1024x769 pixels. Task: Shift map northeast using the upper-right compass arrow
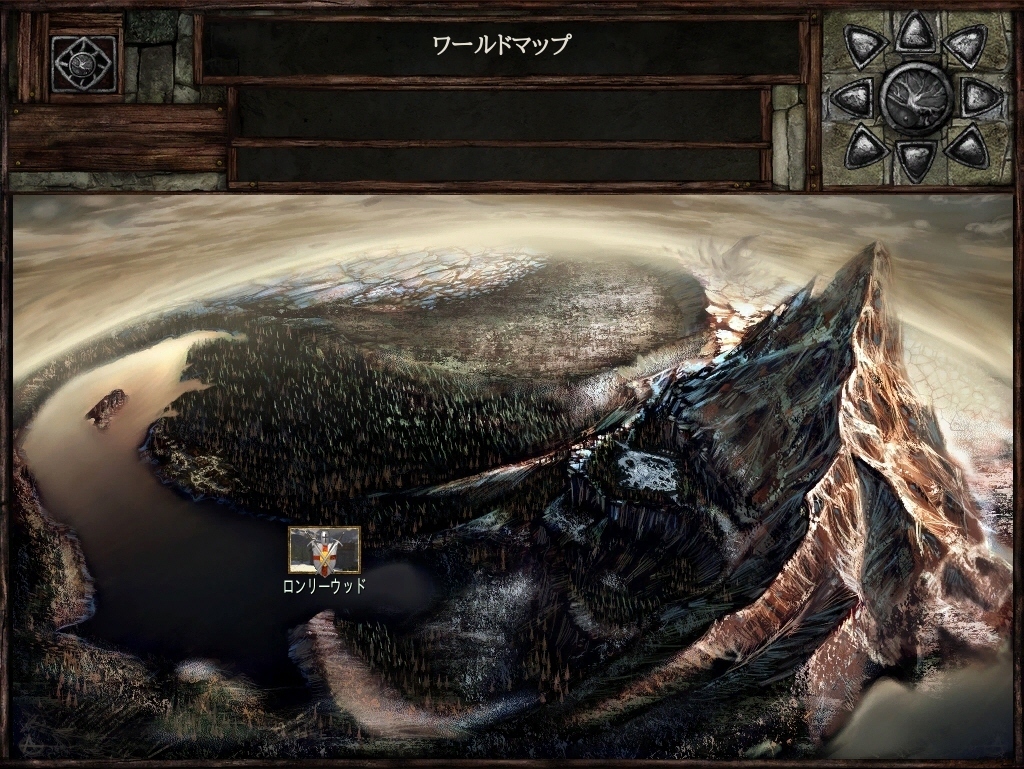tap(965, 45)
